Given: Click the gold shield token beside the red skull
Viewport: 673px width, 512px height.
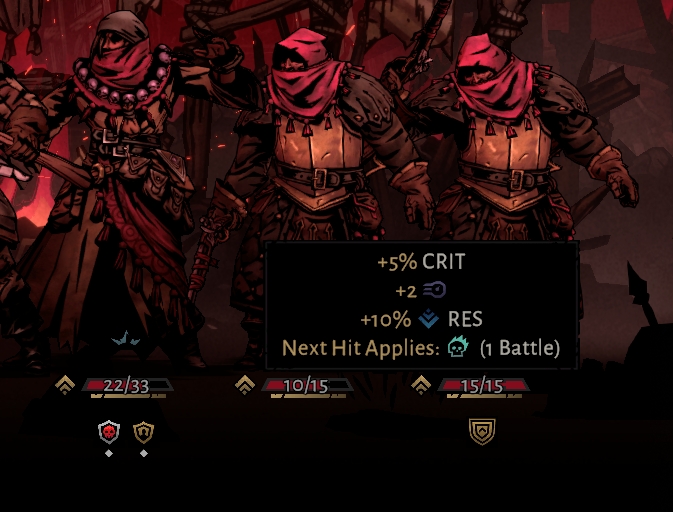Looking at the screenshot, I should point(143,432).
